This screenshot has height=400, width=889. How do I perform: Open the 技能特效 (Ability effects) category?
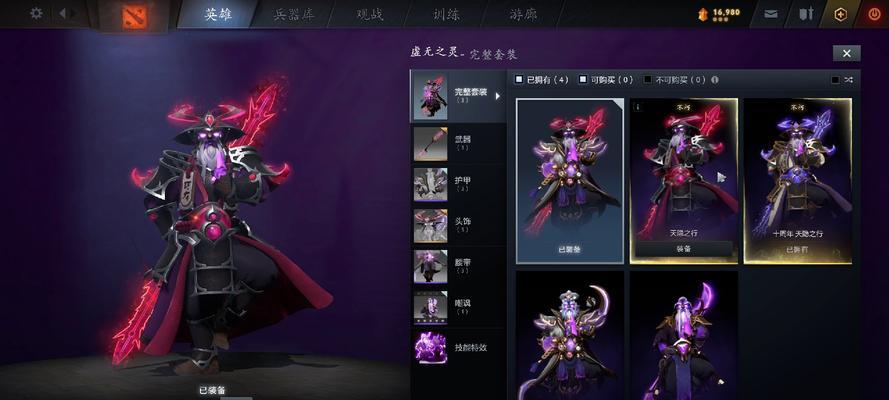(x=458, y=348)
